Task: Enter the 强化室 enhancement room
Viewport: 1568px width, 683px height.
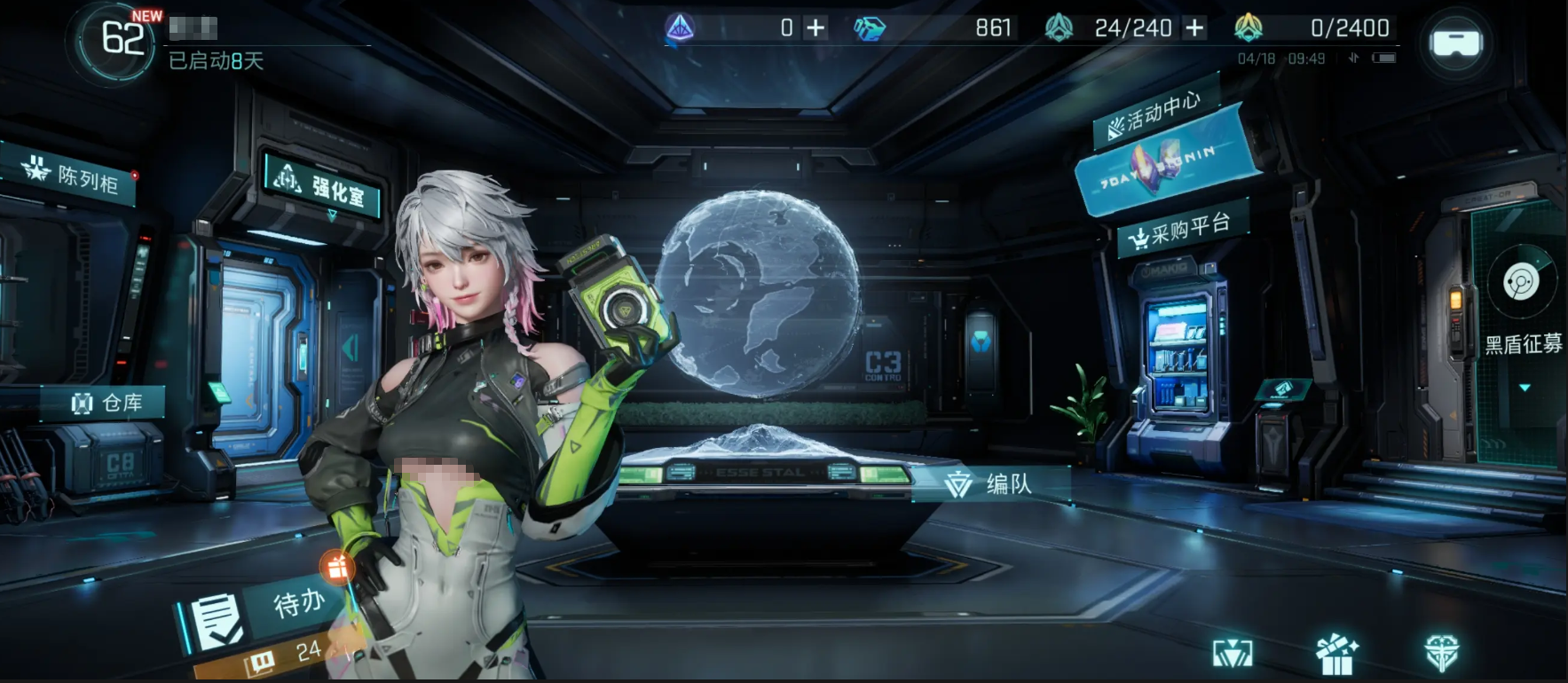Action: pyautogui.click(x=326, y=186)
